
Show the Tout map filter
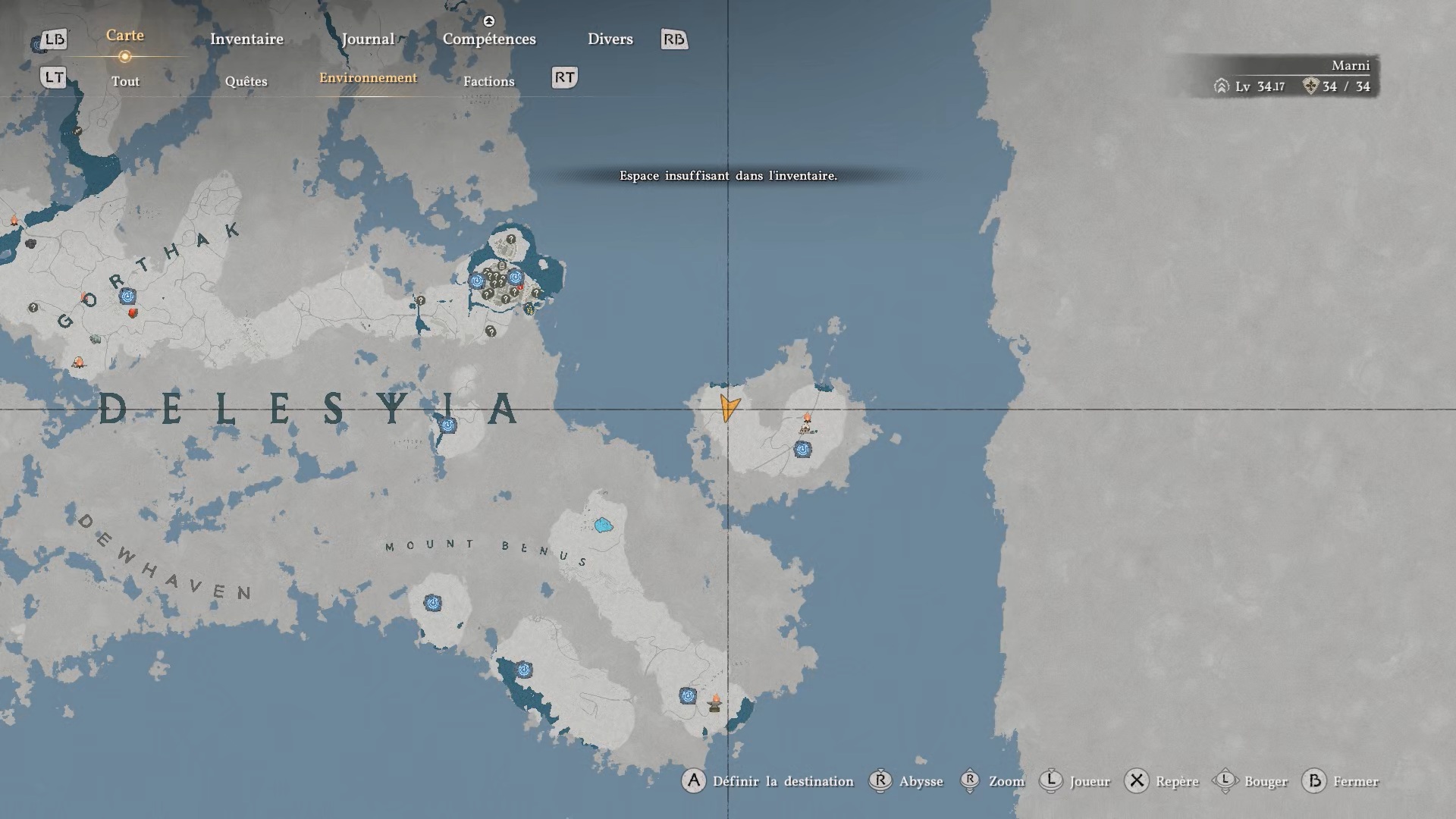pyautogui.click(x=125, y=81)
